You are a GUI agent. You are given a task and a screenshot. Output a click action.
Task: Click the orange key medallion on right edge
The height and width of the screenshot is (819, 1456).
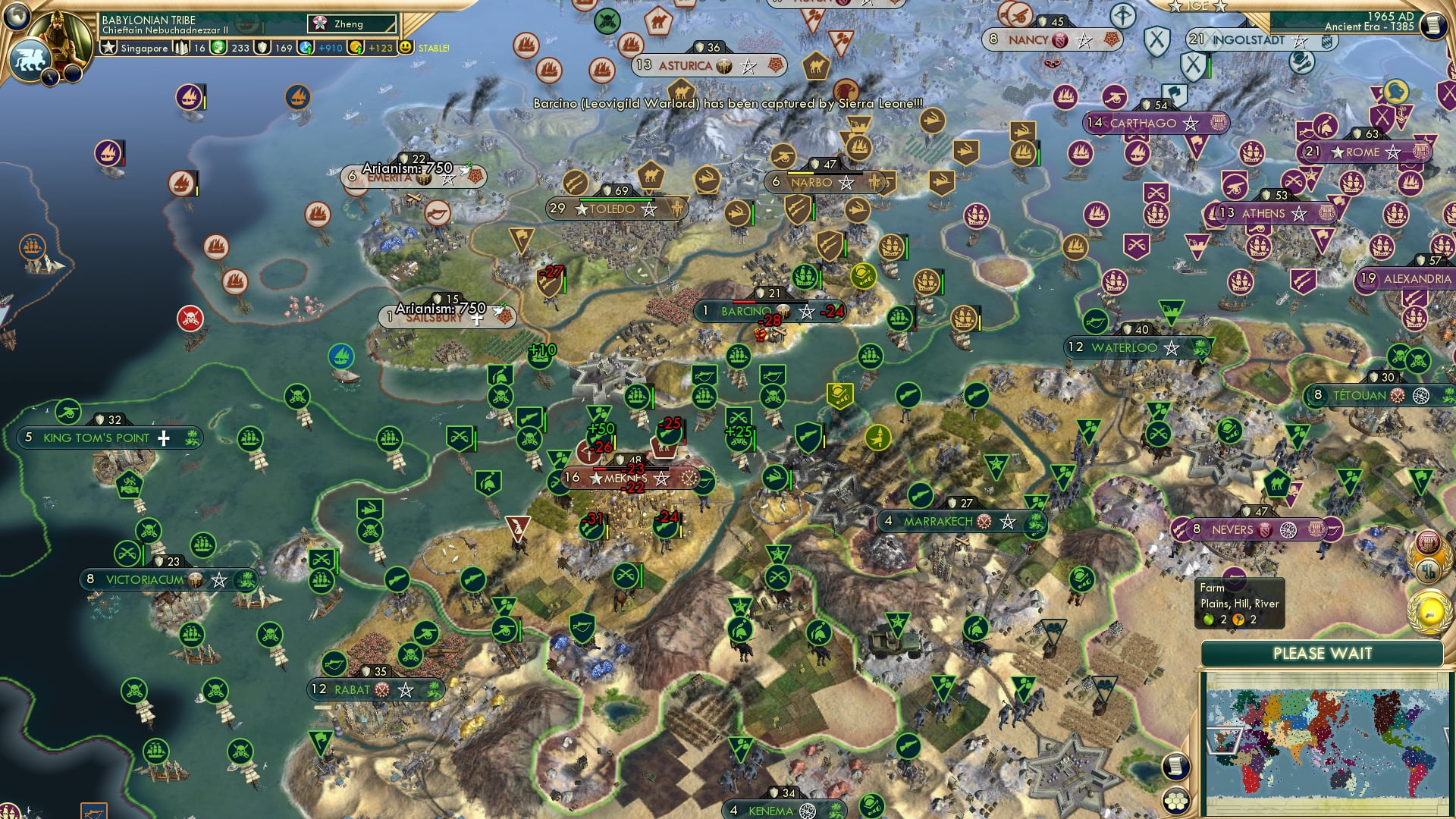[1429, 570]
